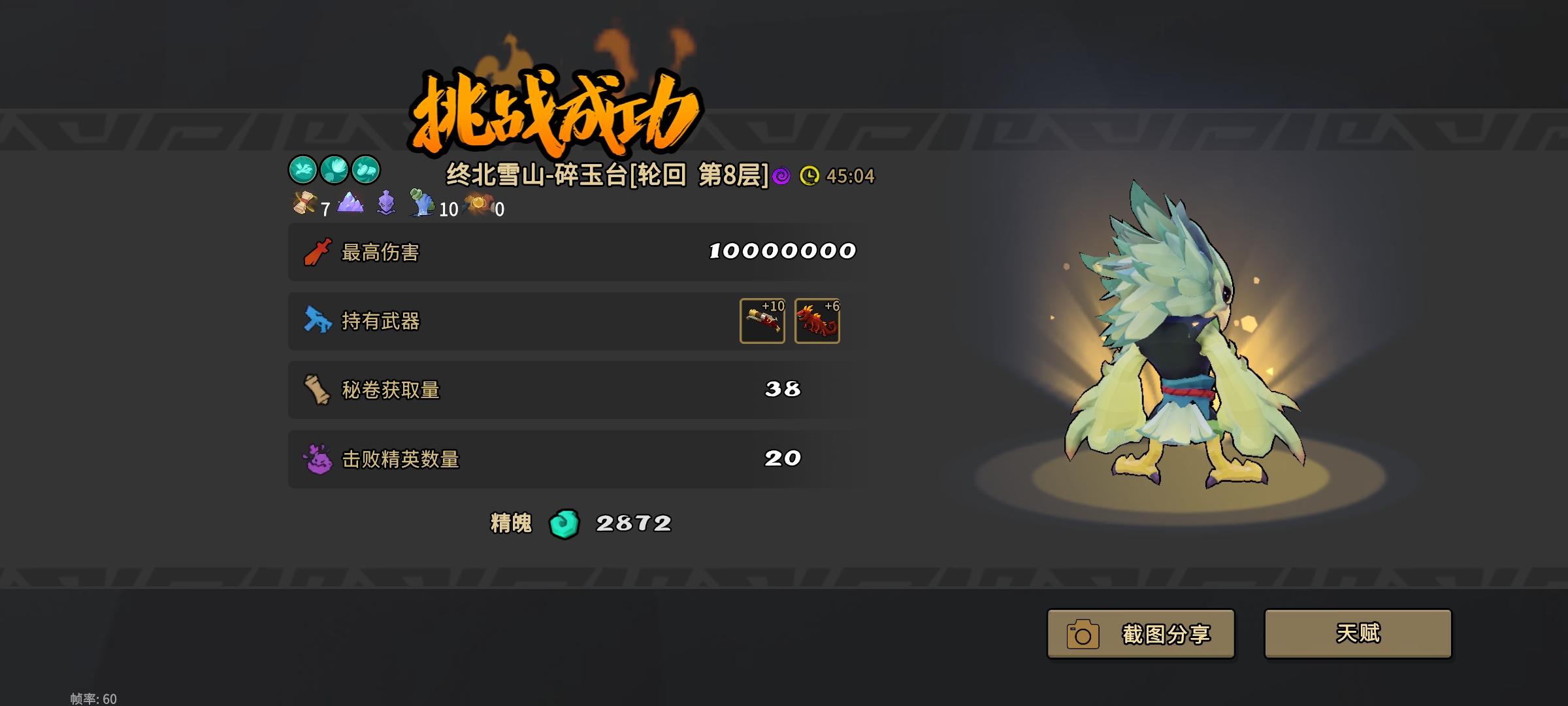This screenshot has width=1568, height=706.
Task: Click the purple crystal mountain icon
Action: coord(350,203)
